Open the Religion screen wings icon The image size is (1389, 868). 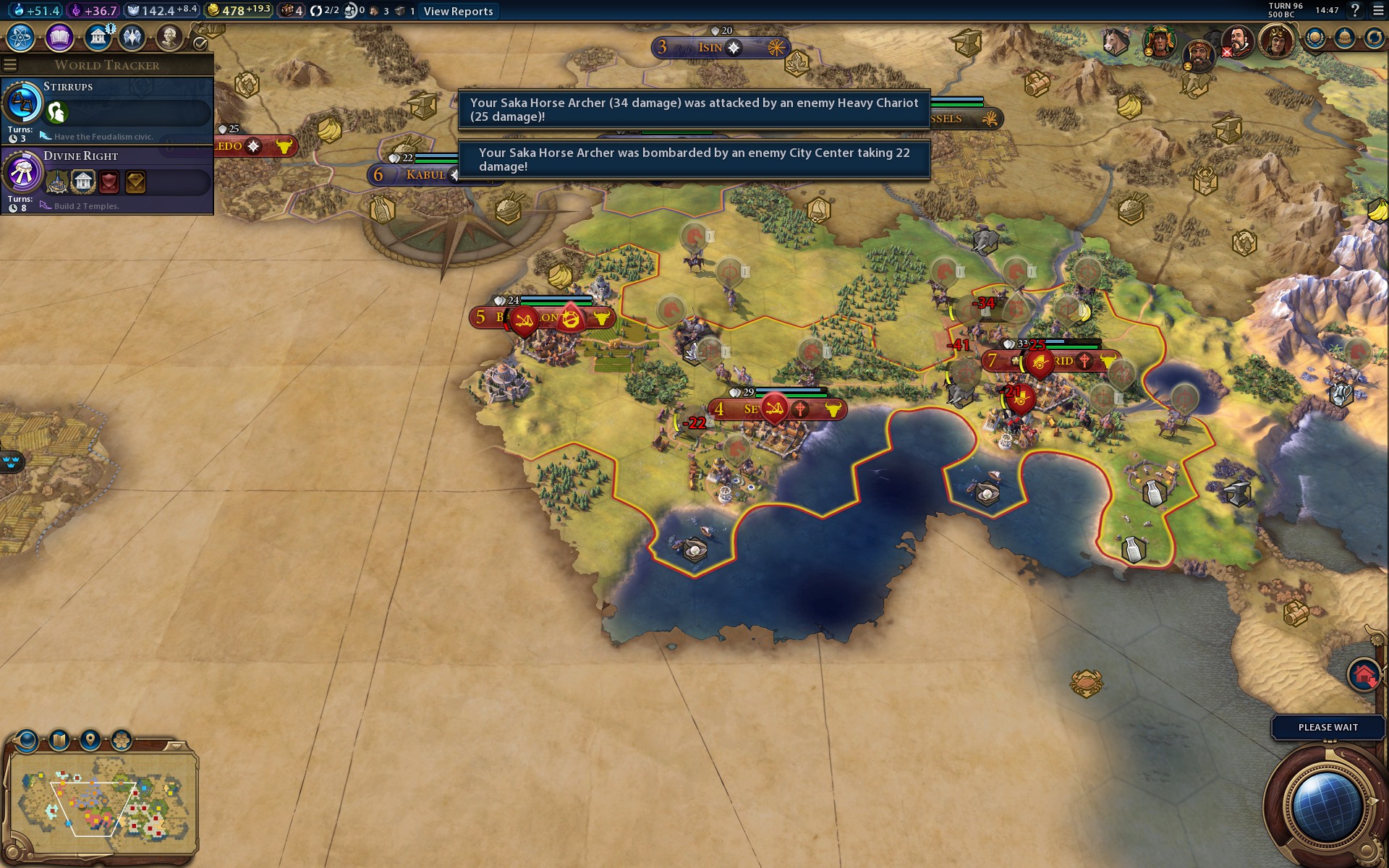point(132,37)
